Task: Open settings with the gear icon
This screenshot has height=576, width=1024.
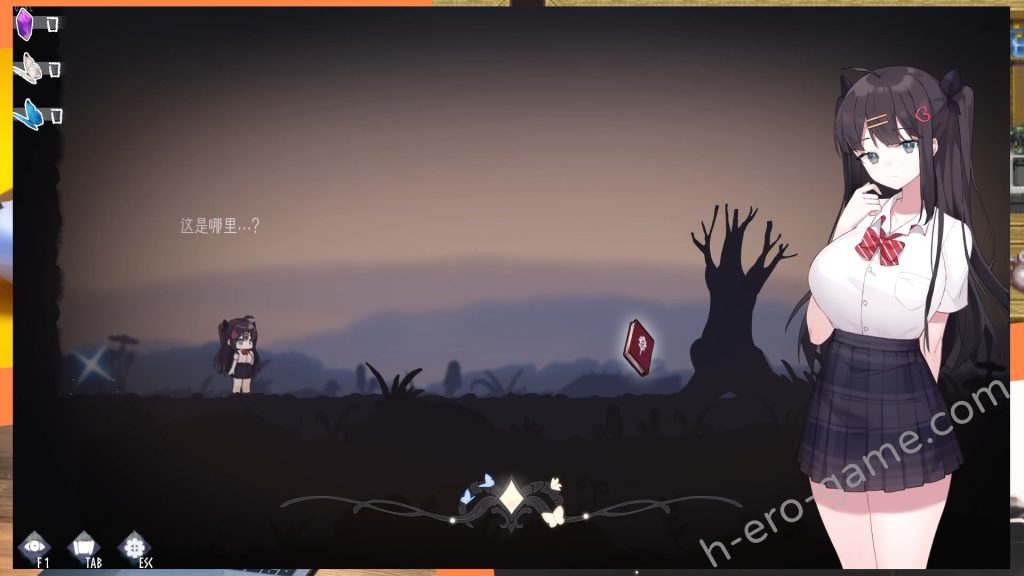Action: 134,546
